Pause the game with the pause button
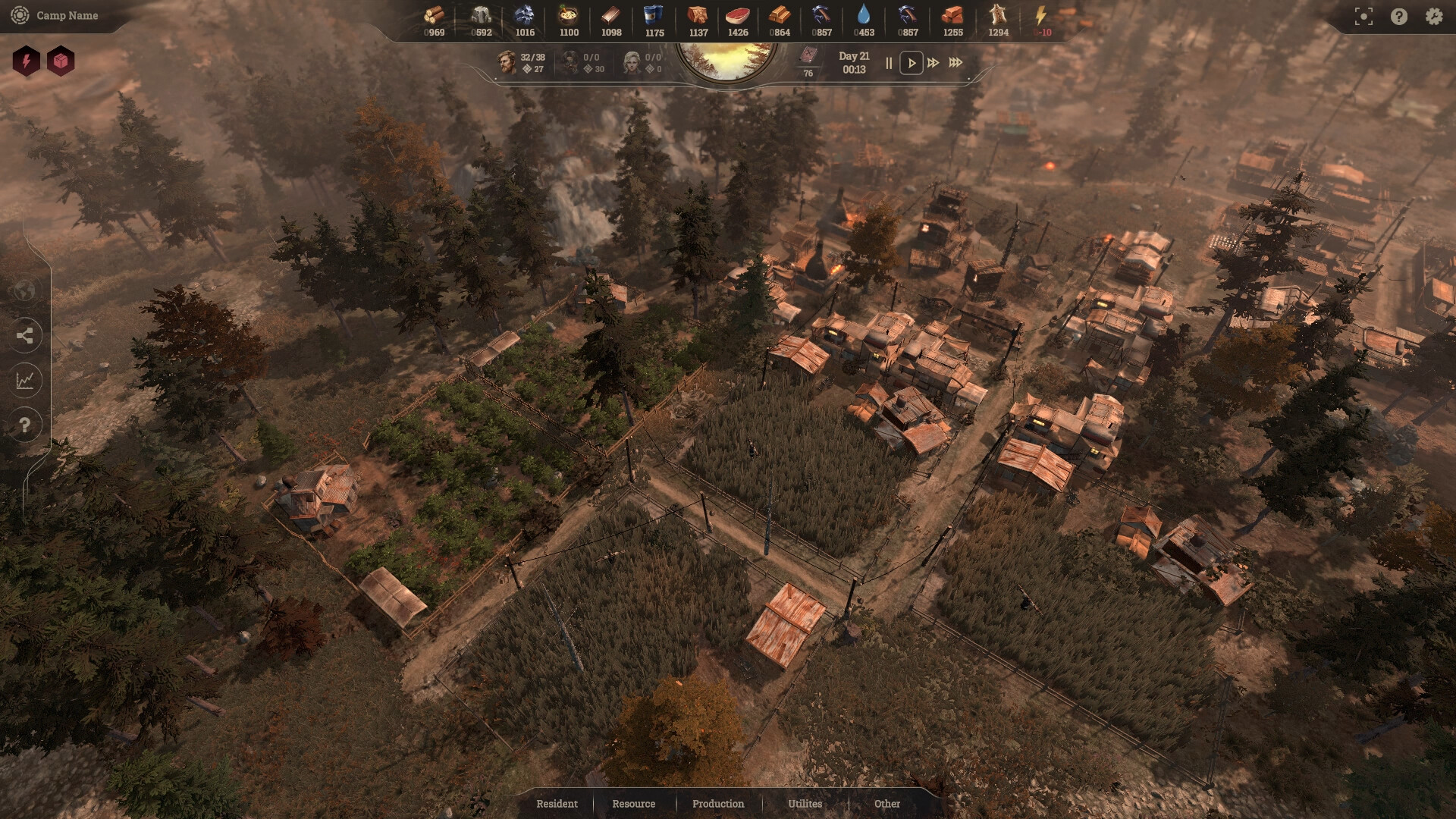This screenshot has height=819, width=1456. coord(888,64)
